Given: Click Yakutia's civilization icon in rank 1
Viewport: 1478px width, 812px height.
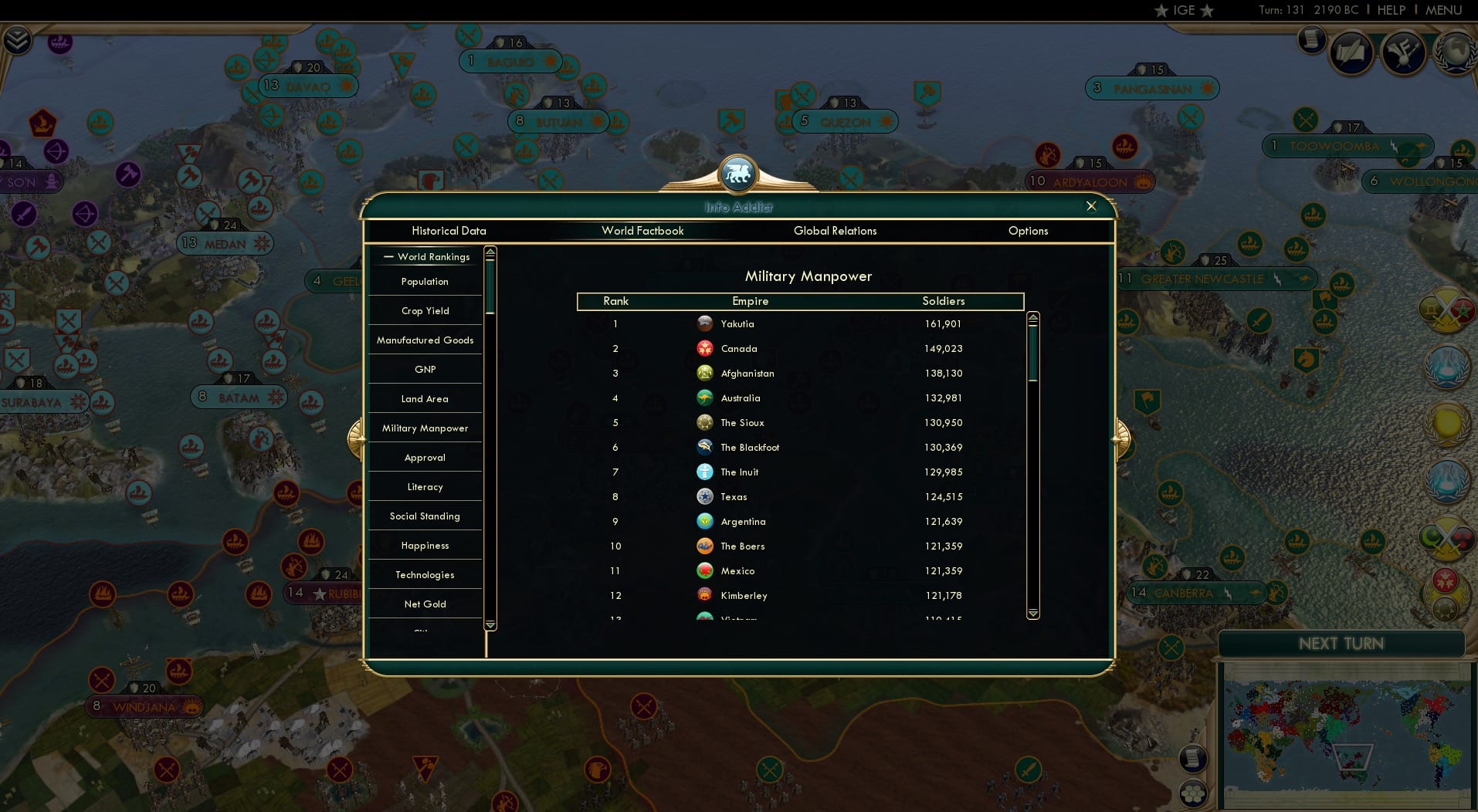Looking at the screenshot, I should coord(705,323).
